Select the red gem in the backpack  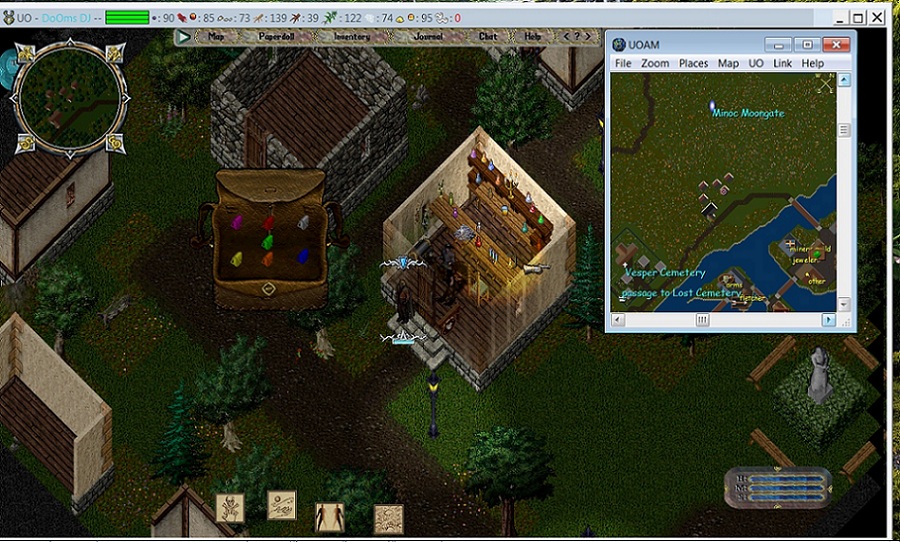(x=271, y=221)
